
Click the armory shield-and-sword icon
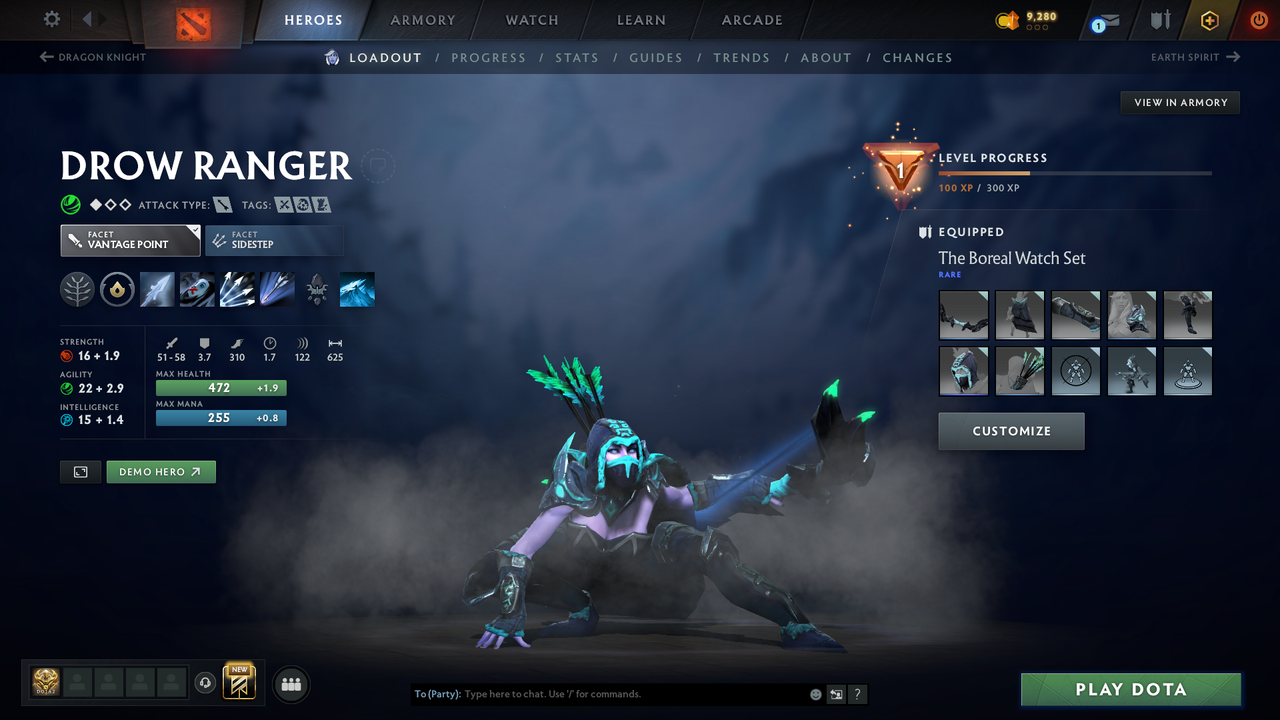coord(1158,20)
